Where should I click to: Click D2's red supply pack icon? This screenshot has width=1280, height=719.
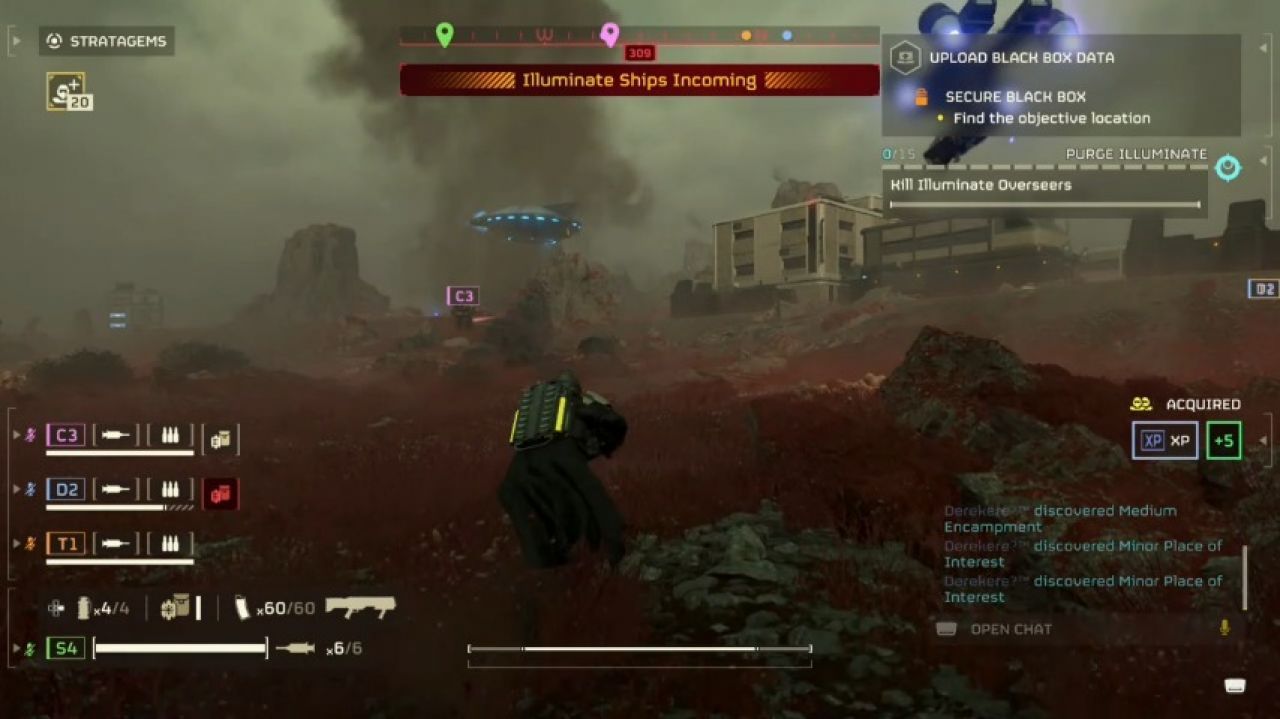220,493
